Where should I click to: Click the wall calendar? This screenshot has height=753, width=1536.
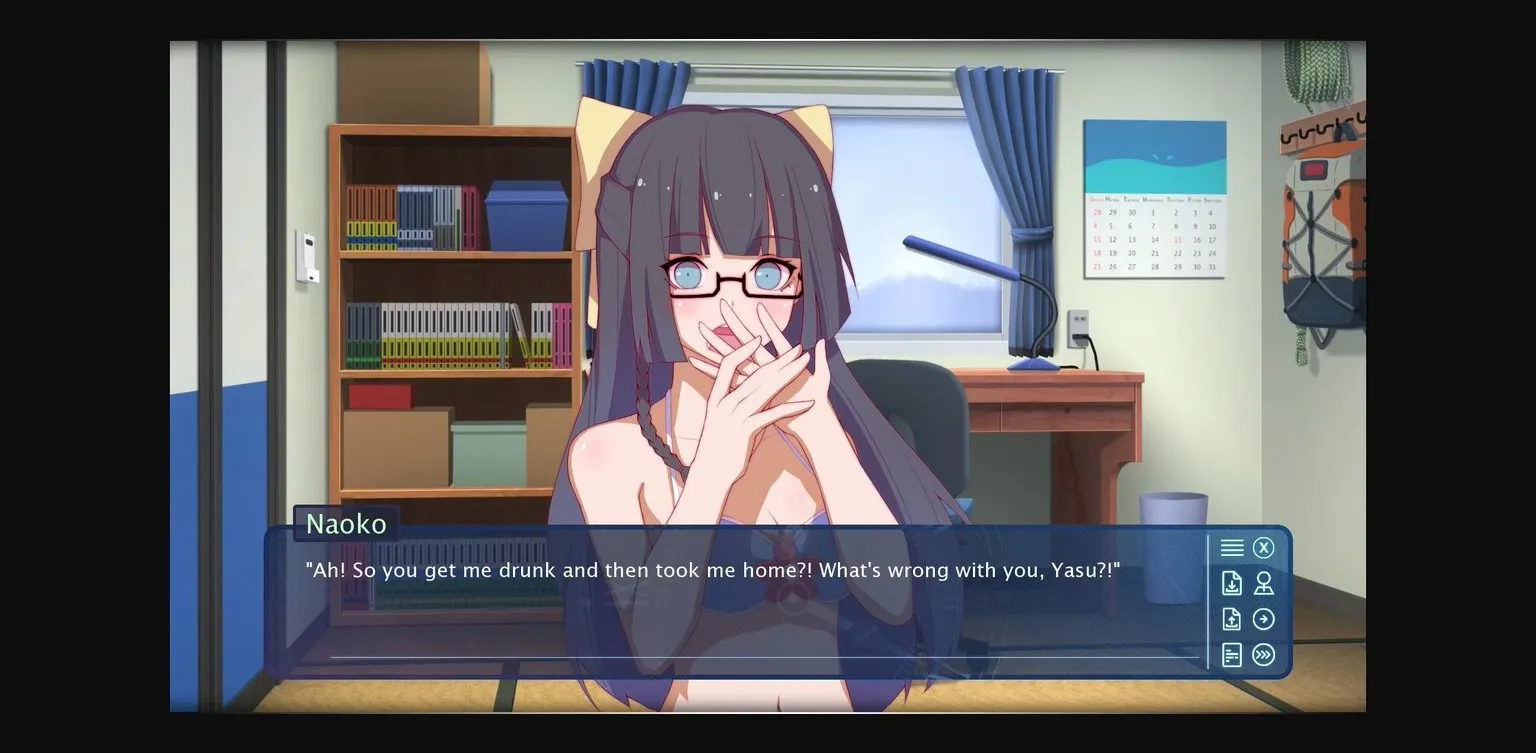1155,195
